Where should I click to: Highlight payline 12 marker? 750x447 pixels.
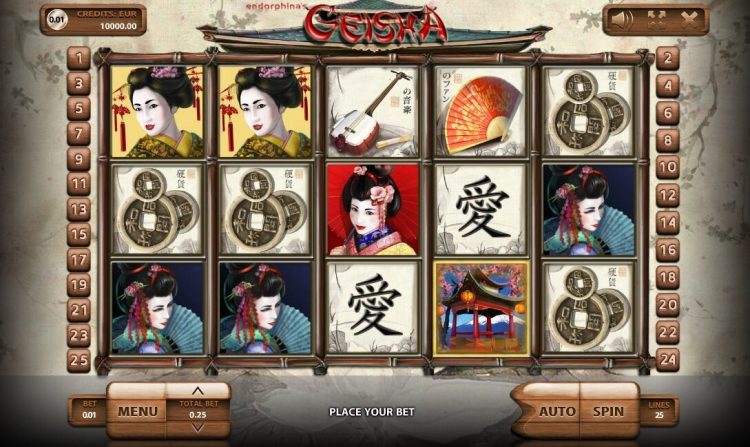coord(667,194)
